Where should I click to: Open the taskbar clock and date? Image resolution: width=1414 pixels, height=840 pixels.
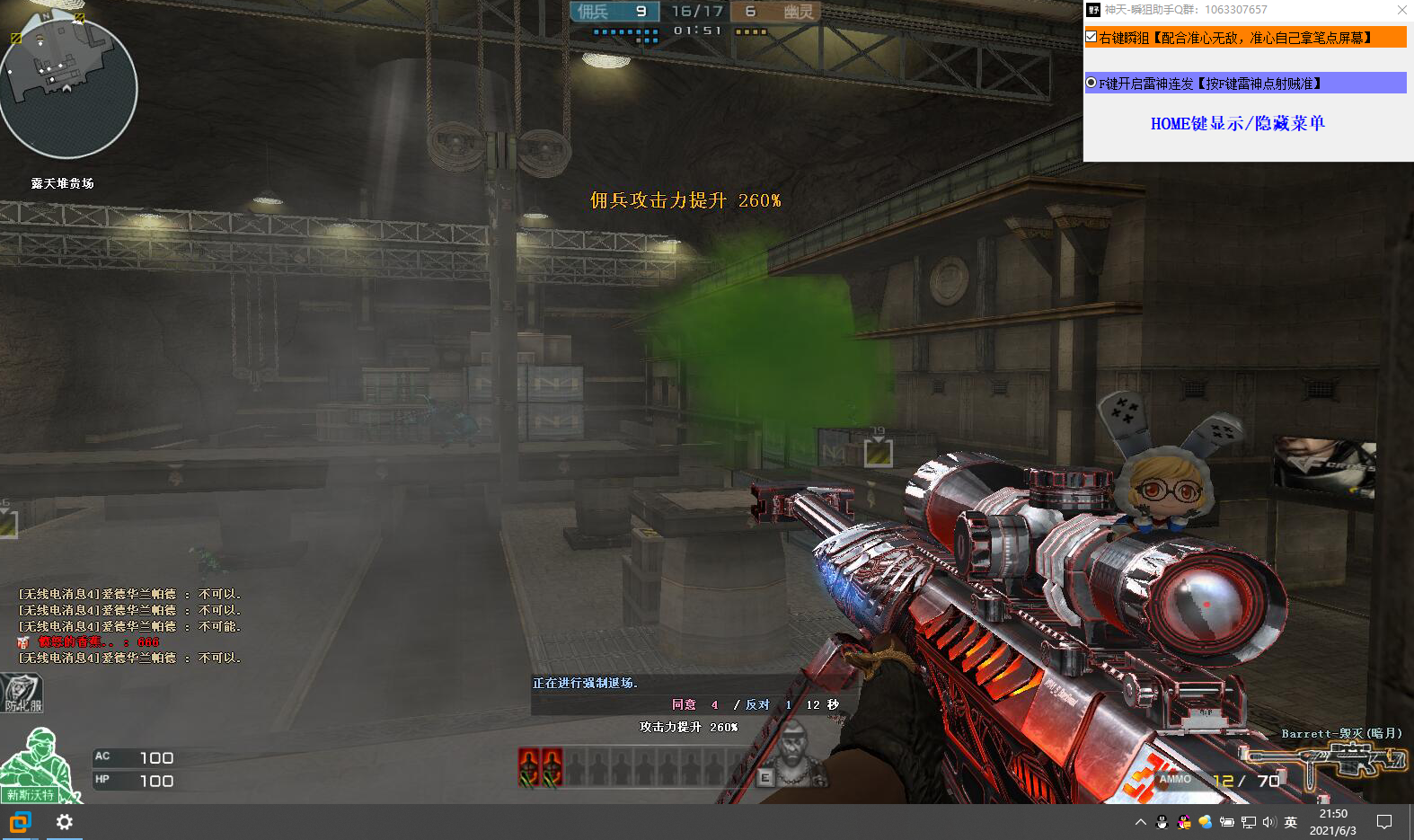pos(1333,822)
